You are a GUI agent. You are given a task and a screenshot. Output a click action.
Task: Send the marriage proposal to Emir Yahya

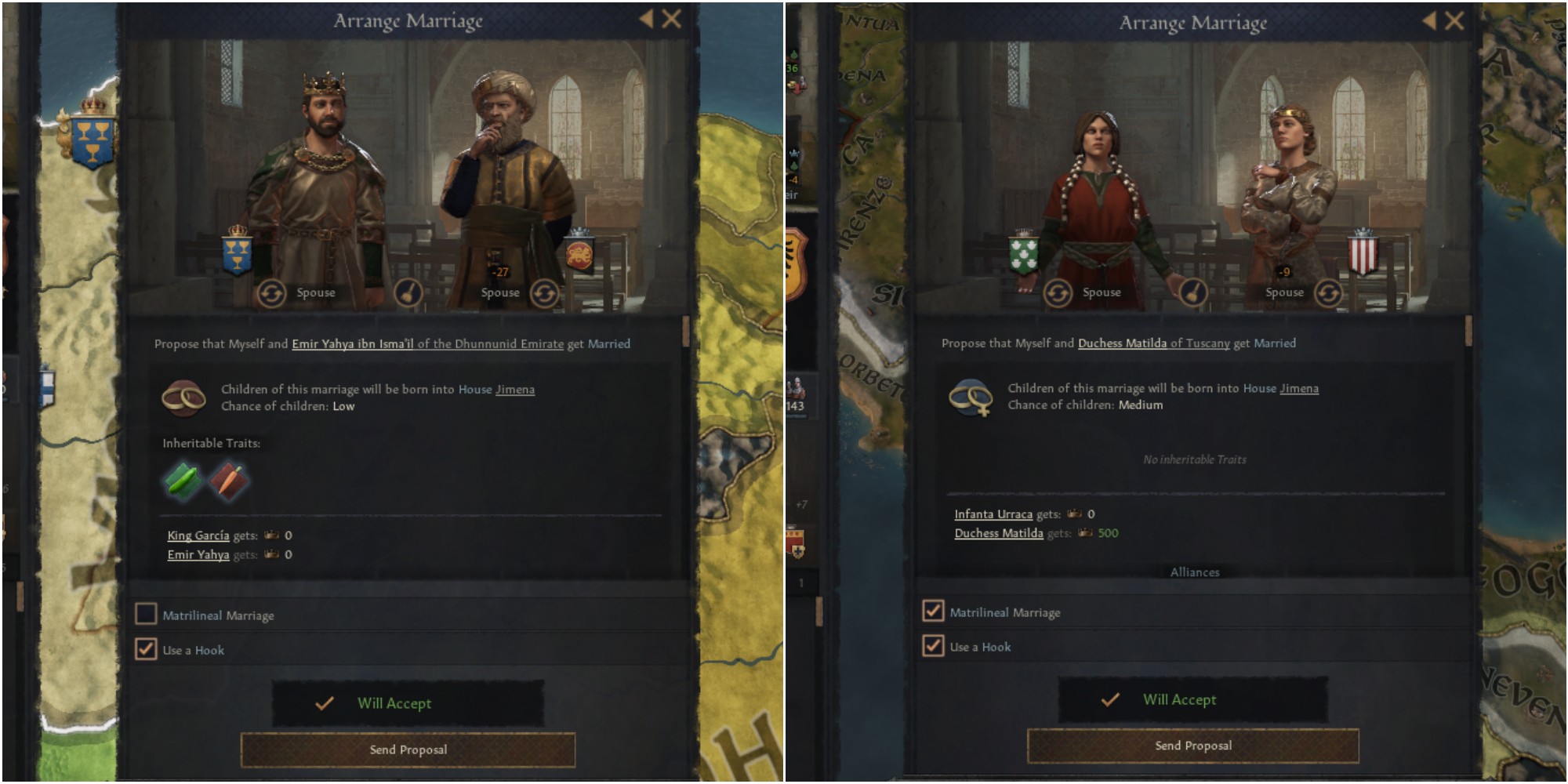point(408,750)
